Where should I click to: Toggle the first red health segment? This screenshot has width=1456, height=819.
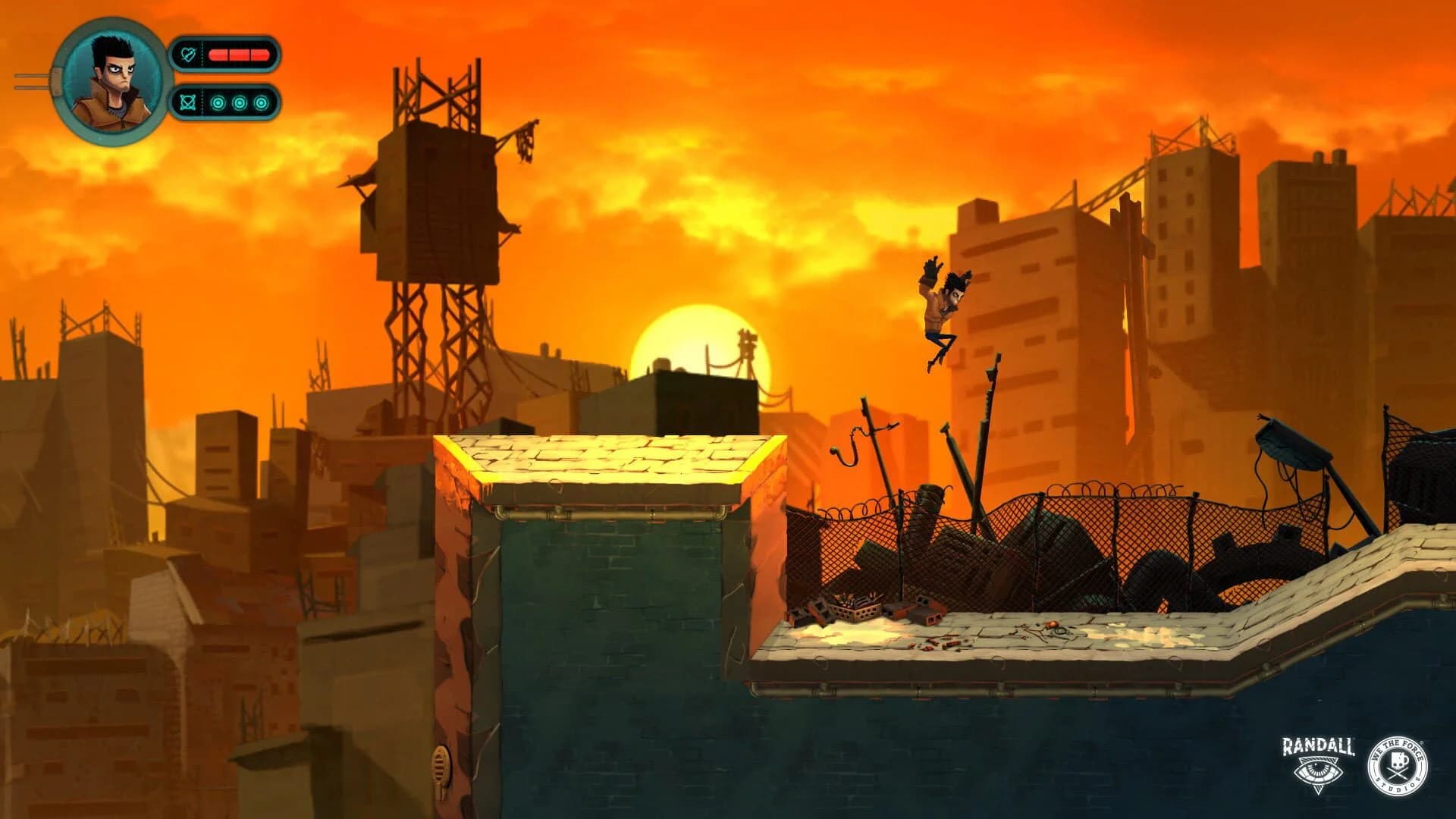[219, 55]
